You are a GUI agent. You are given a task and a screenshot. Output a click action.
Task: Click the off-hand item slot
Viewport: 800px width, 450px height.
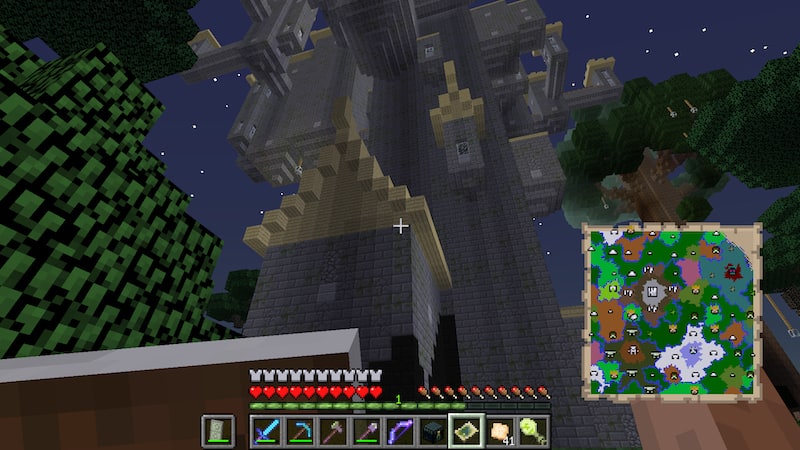coord(218,431)
